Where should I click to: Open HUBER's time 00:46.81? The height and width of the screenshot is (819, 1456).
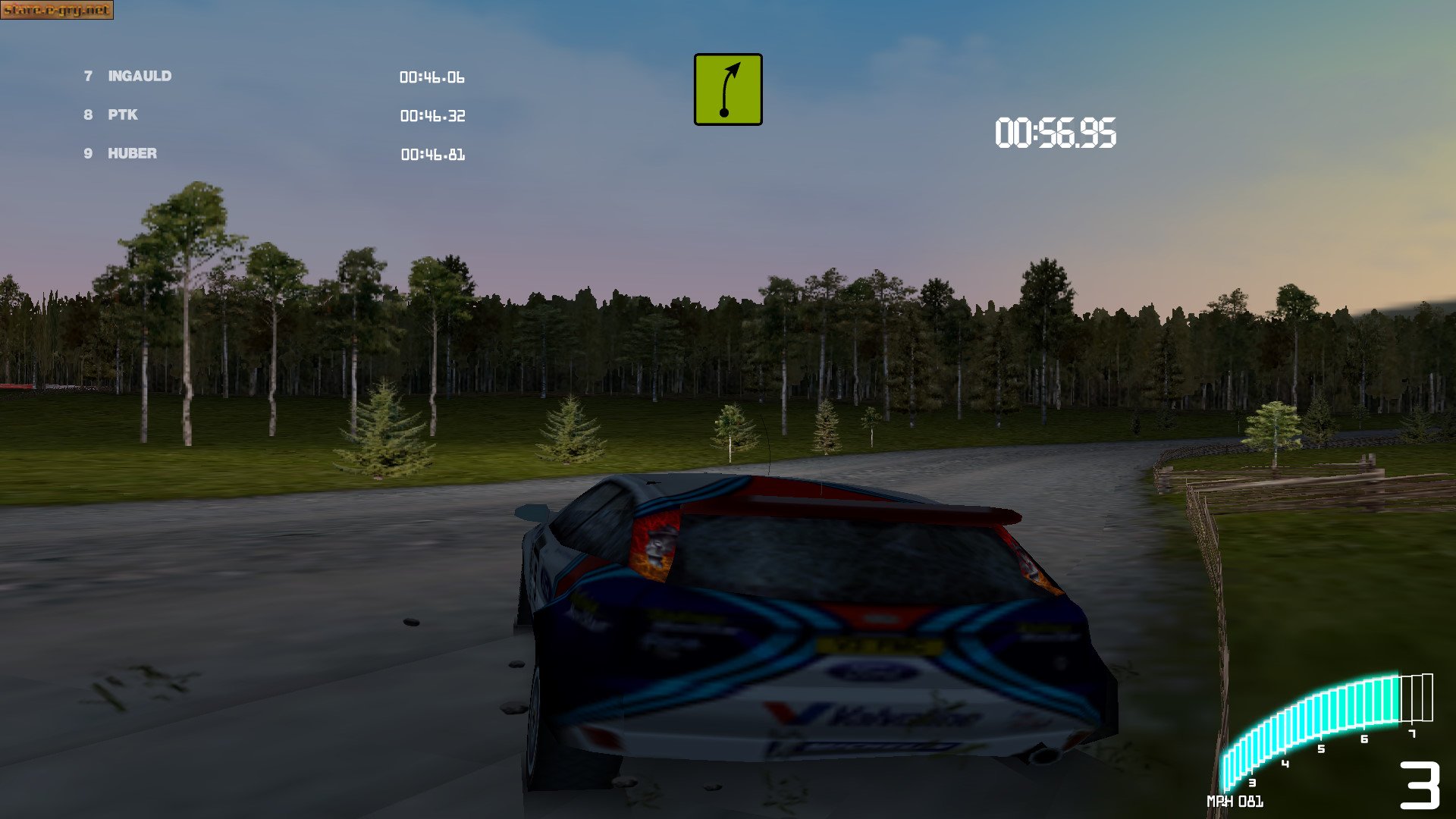[433, 155]
